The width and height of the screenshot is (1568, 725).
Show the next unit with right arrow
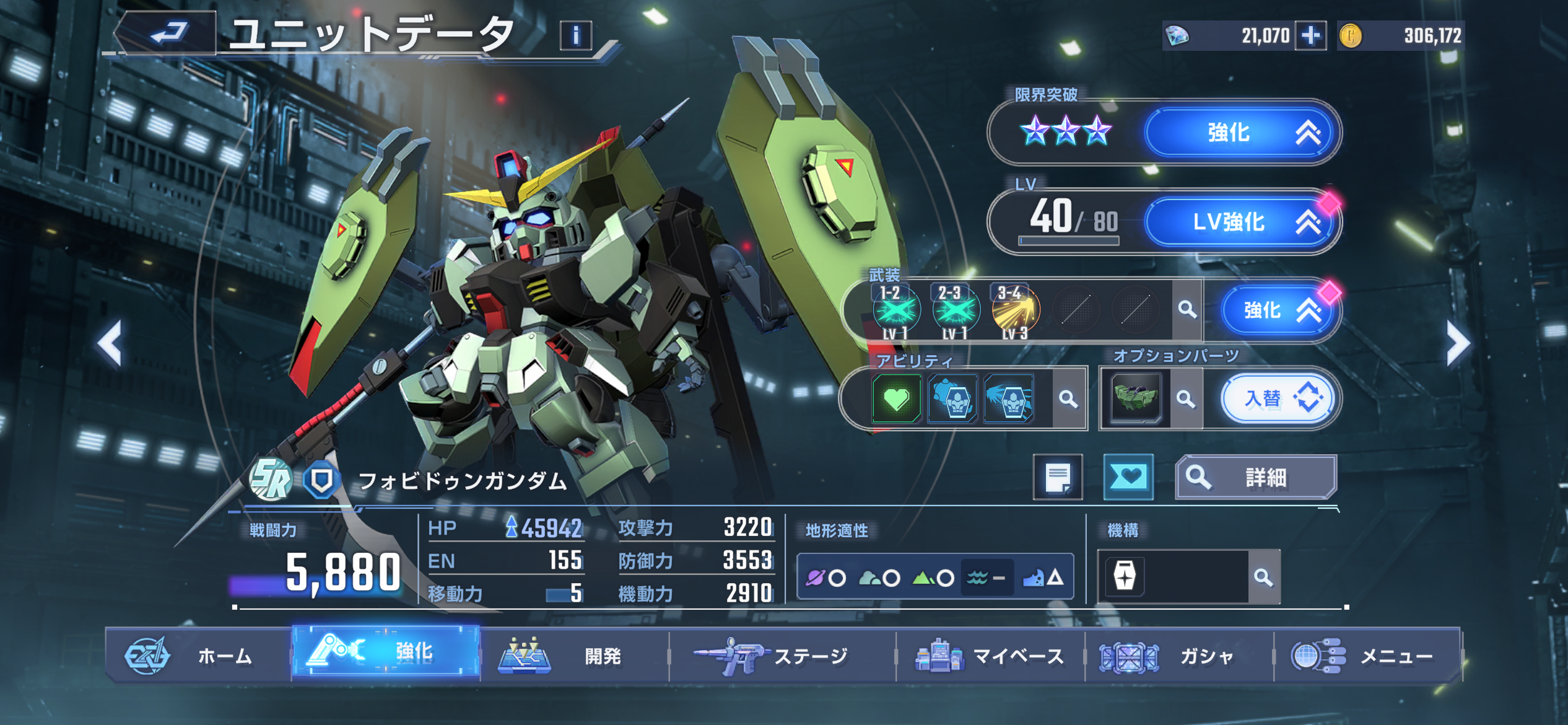1457,343
